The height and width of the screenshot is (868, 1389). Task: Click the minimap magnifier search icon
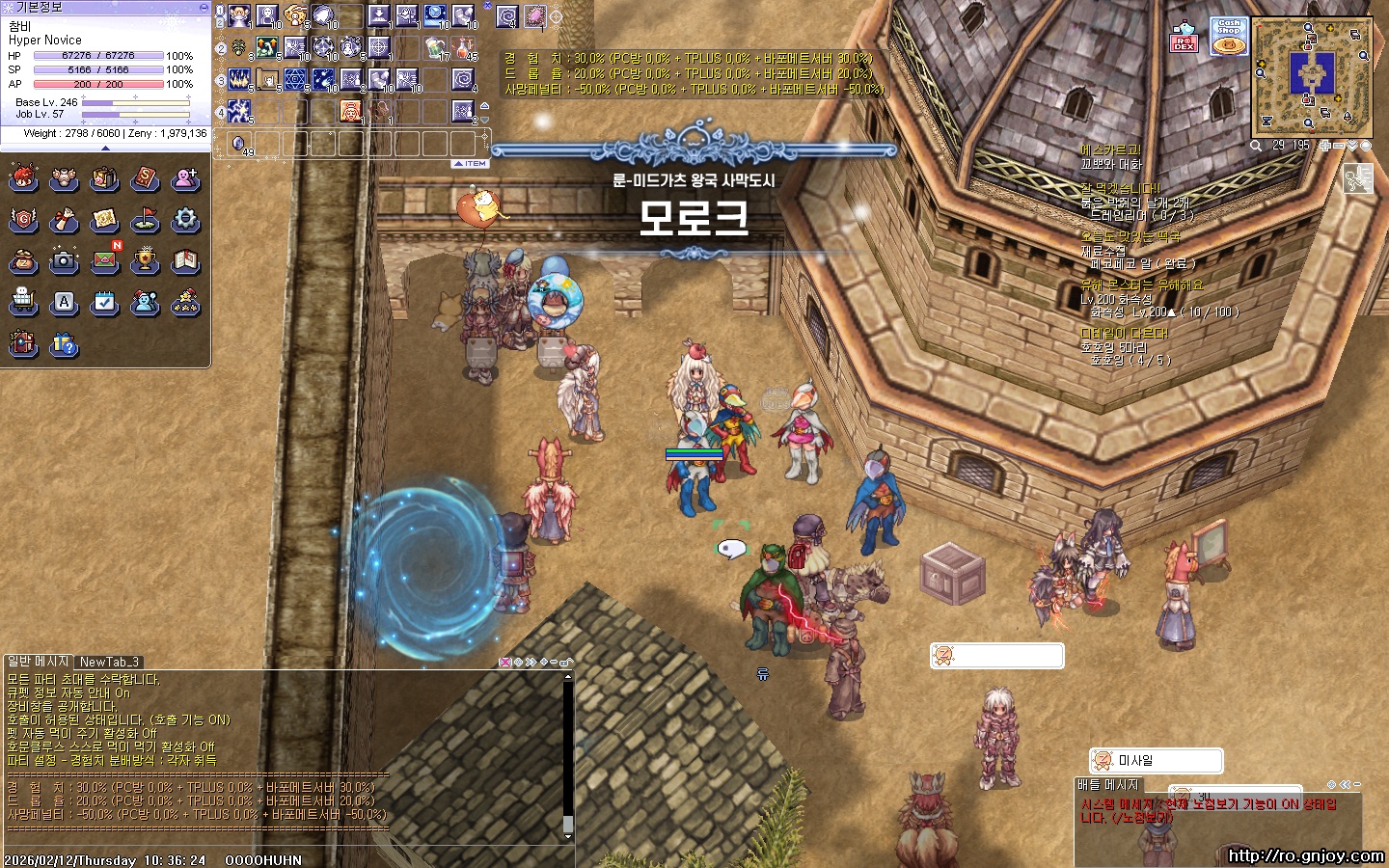tap(1256, 146)
